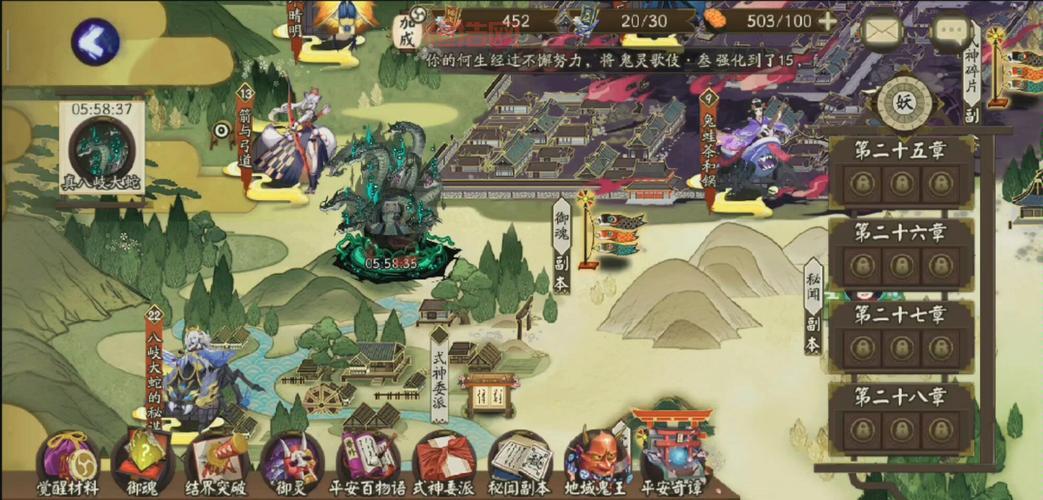Screen dimensions: 1043x500
Task: Open 式神委派 dispatch bundle icon
Action: click(444, 460)
